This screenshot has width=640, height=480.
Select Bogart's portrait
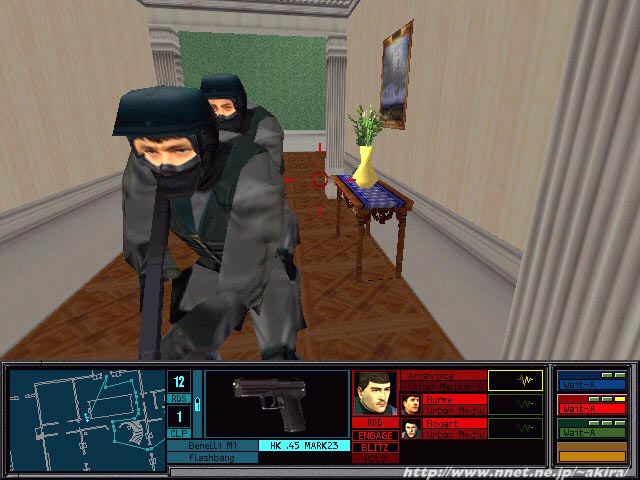tap(410, 430)
